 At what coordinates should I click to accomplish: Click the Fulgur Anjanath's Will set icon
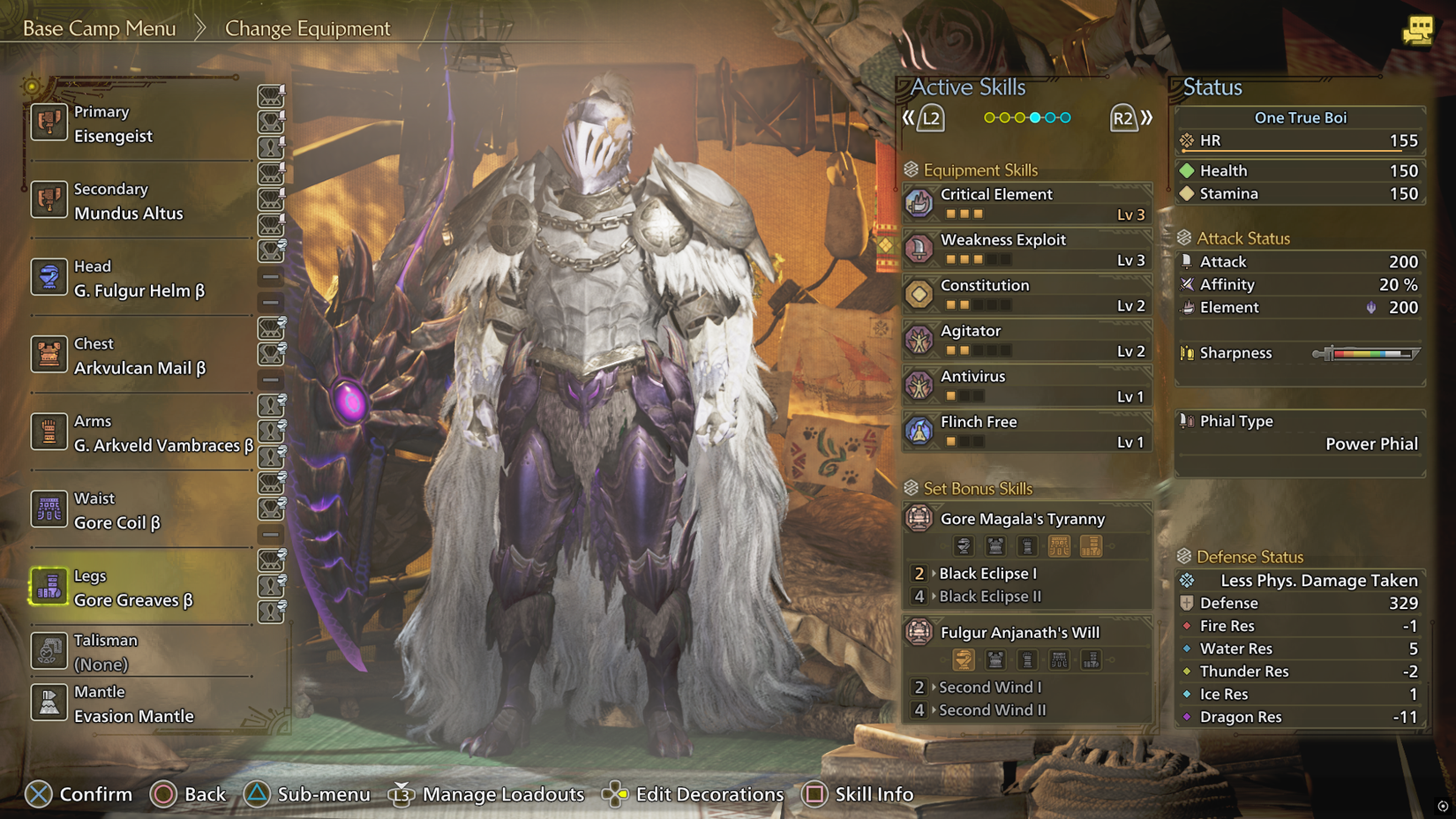click(x=920, y=633)
